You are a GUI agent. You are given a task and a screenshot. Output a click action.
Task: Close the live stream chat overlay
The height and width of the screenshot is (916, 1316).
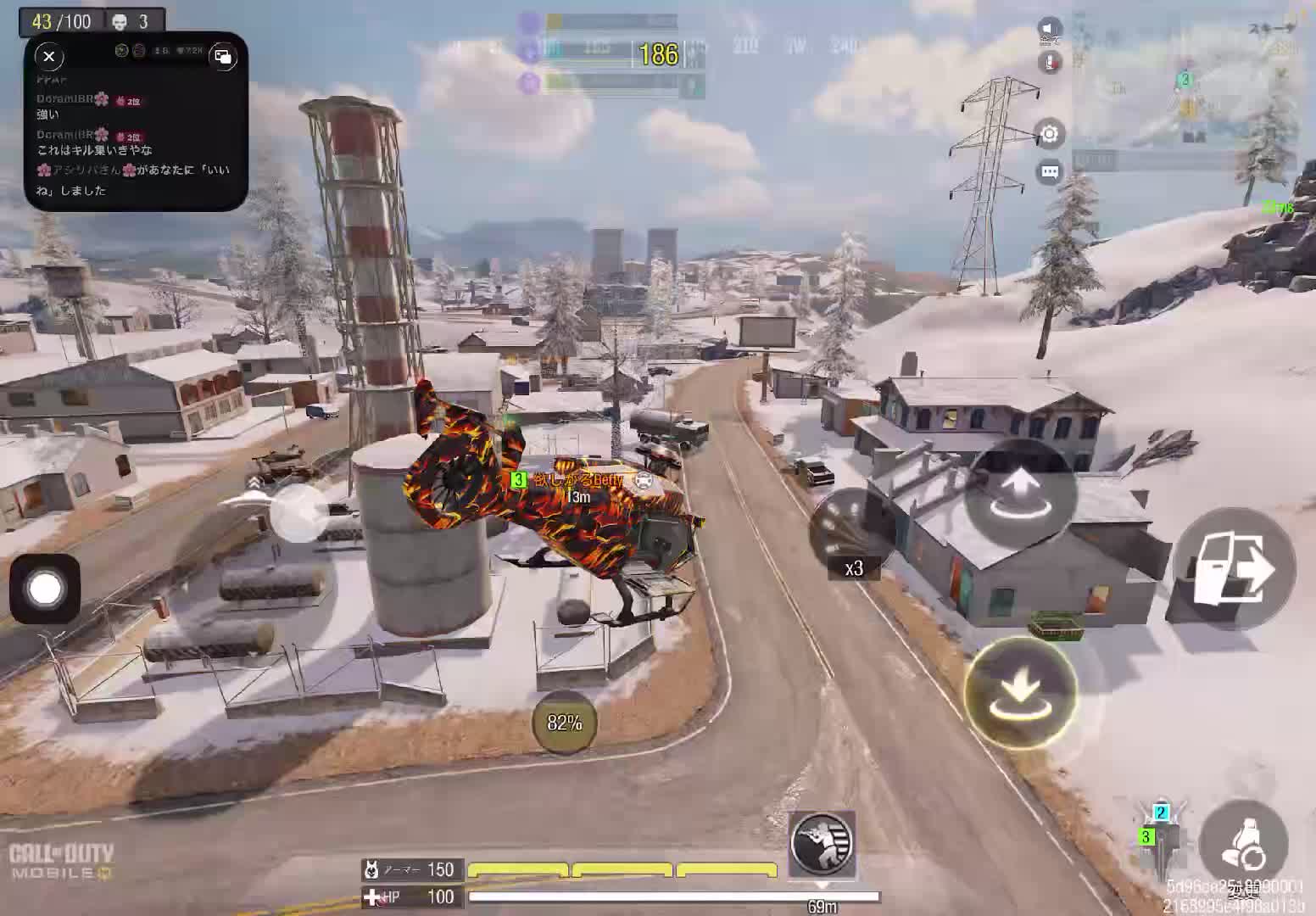click(x=49, y=57)
